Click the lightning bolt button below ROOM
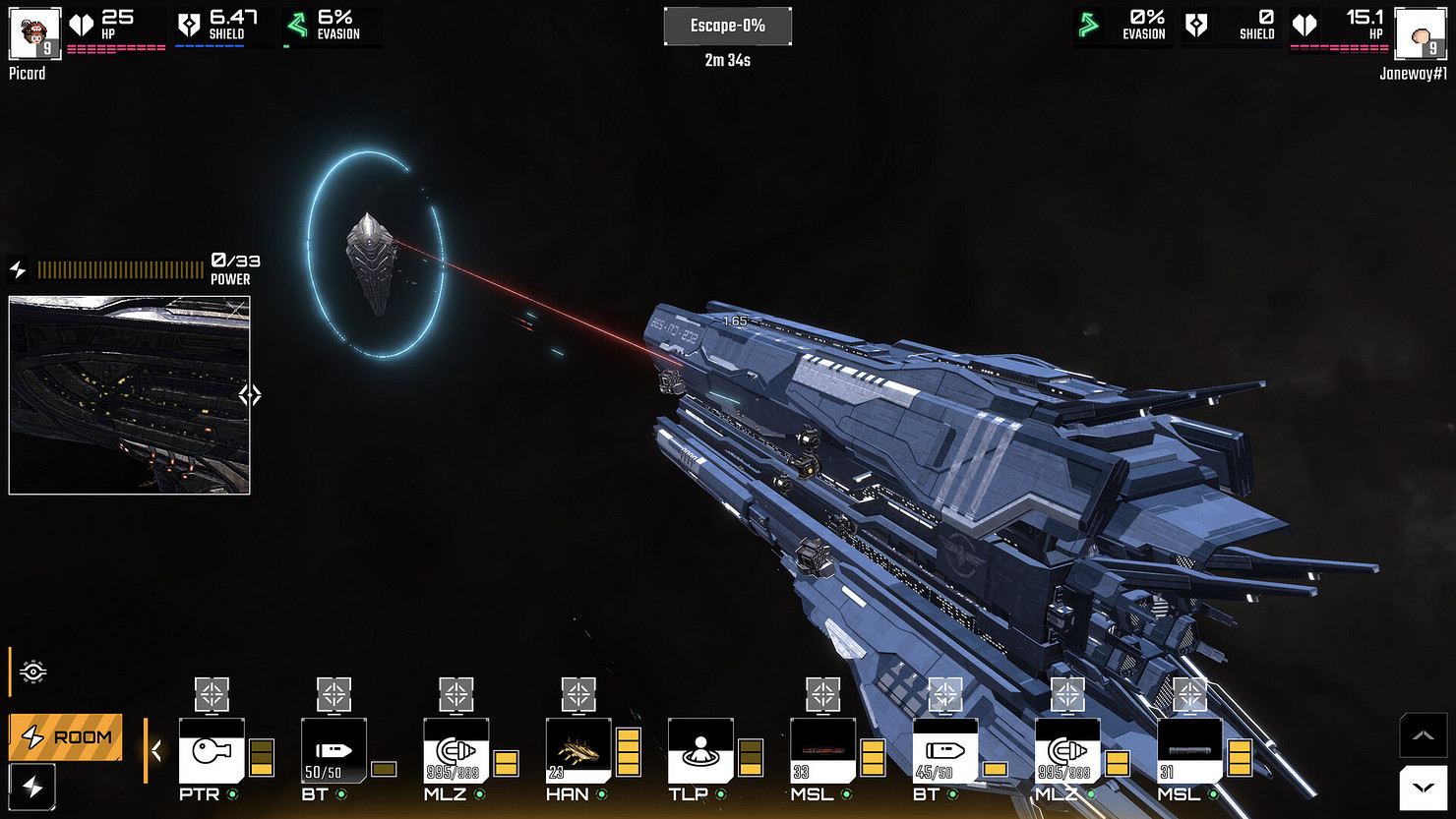This screenshot has height=819, width=1456. [x=32, y=788]
